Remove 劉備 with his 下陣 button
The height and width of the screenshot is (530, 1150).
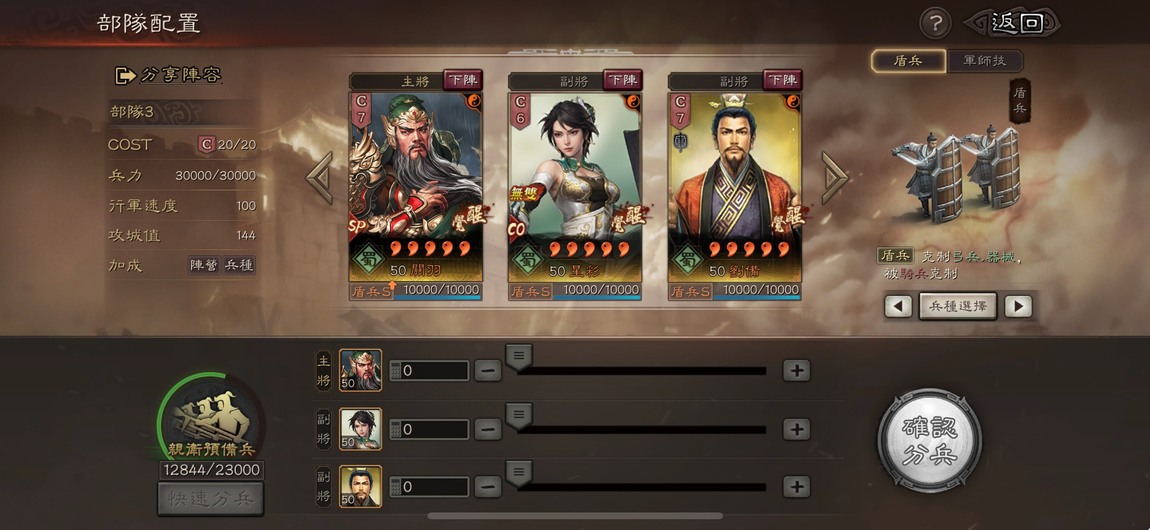[782, 80]
